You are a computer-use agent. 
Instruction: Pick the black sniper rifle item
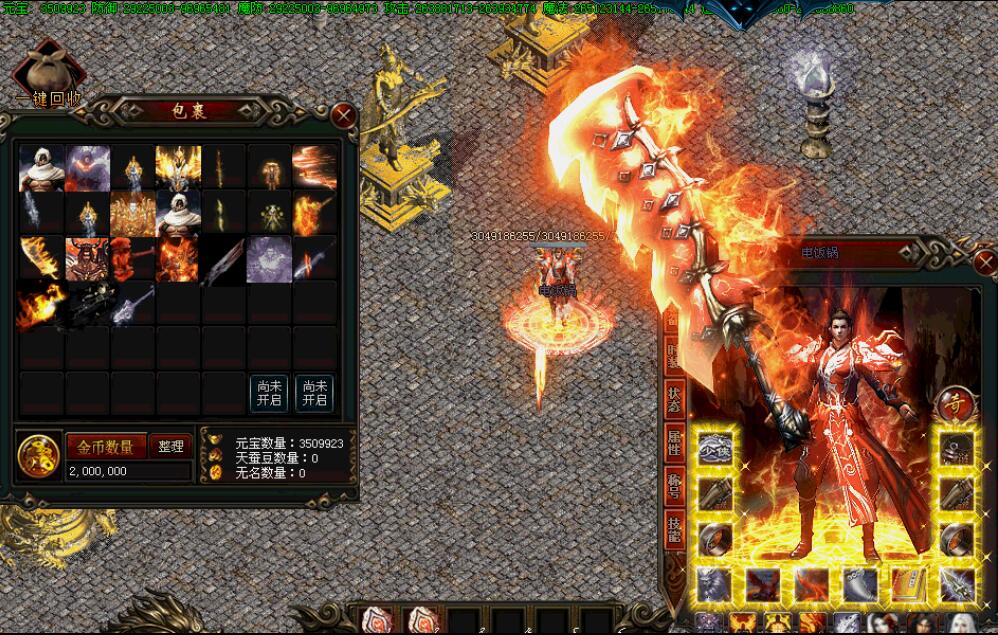(x=87, y=304)
